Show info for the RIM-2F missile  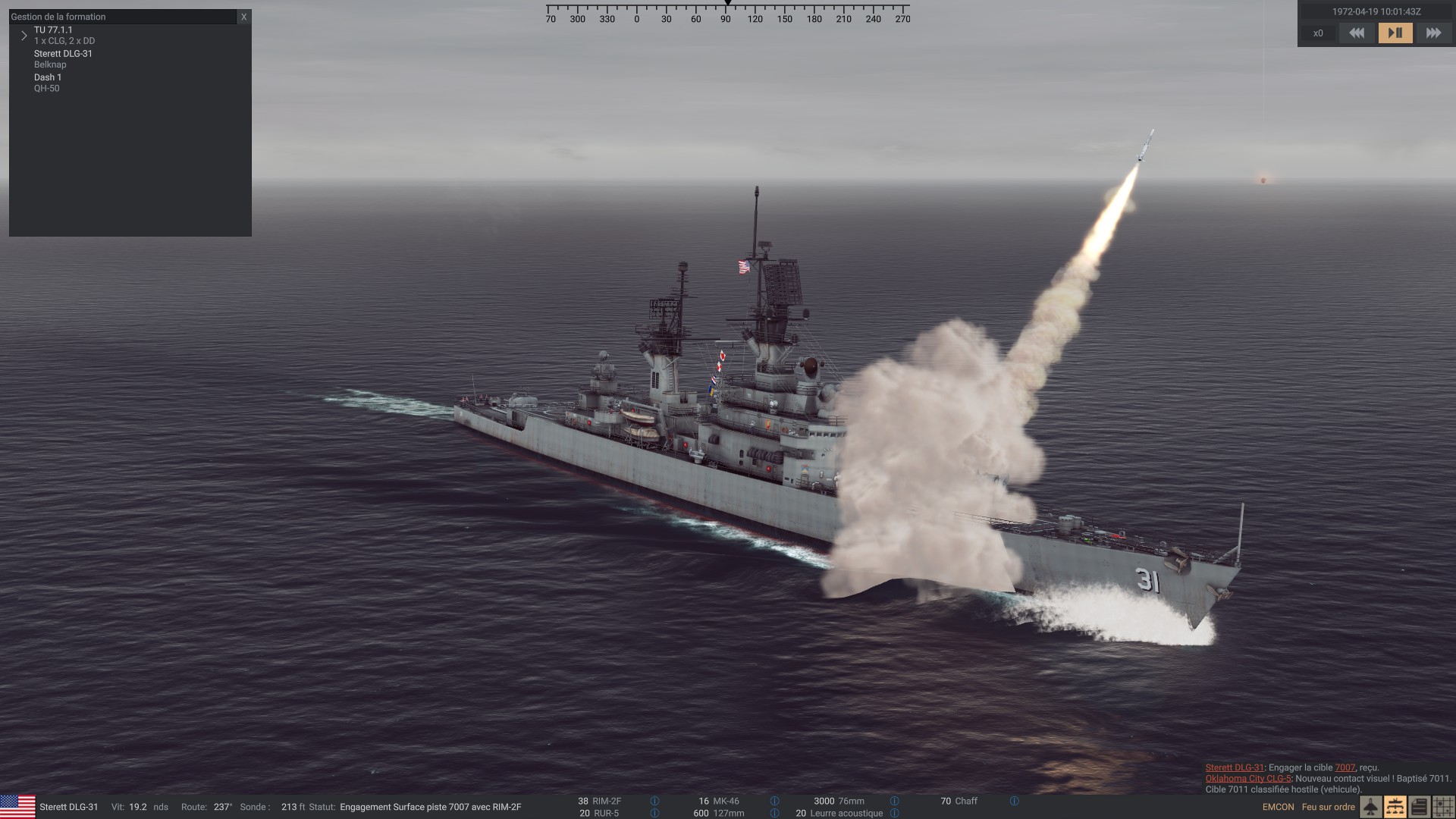654,801
